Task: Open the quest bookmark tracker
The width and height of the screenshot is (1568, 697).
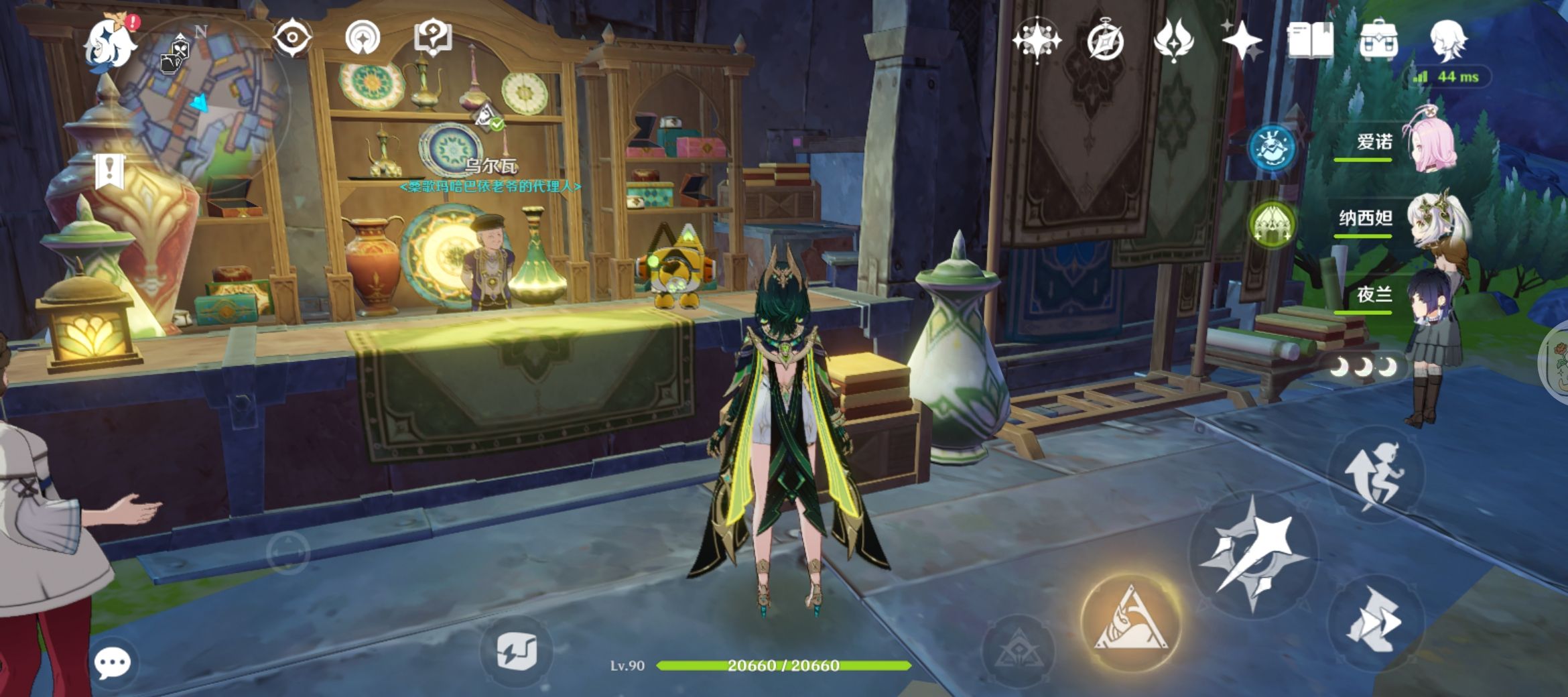Action: pyautogui.click(x=109, y=171)
